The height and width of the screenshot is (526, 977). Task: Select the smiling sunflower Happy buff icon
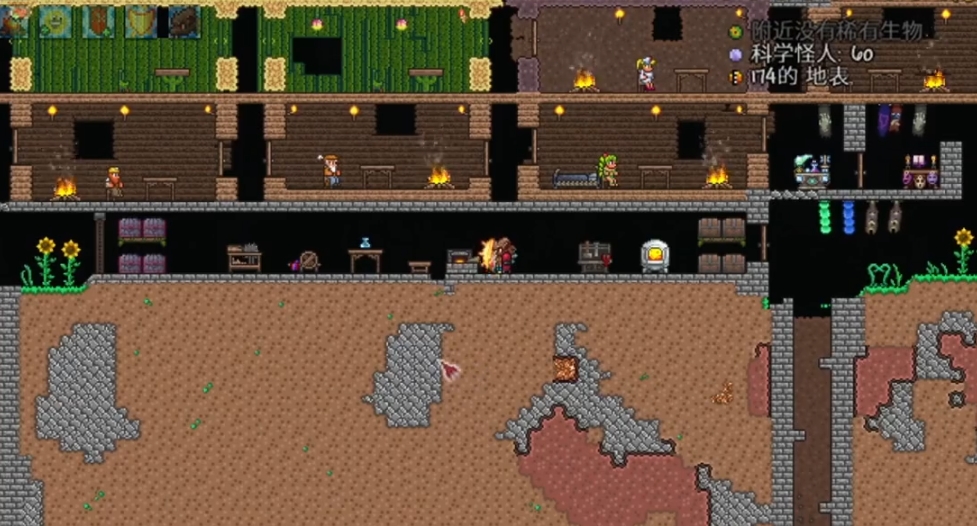click(x=55, y=21)
